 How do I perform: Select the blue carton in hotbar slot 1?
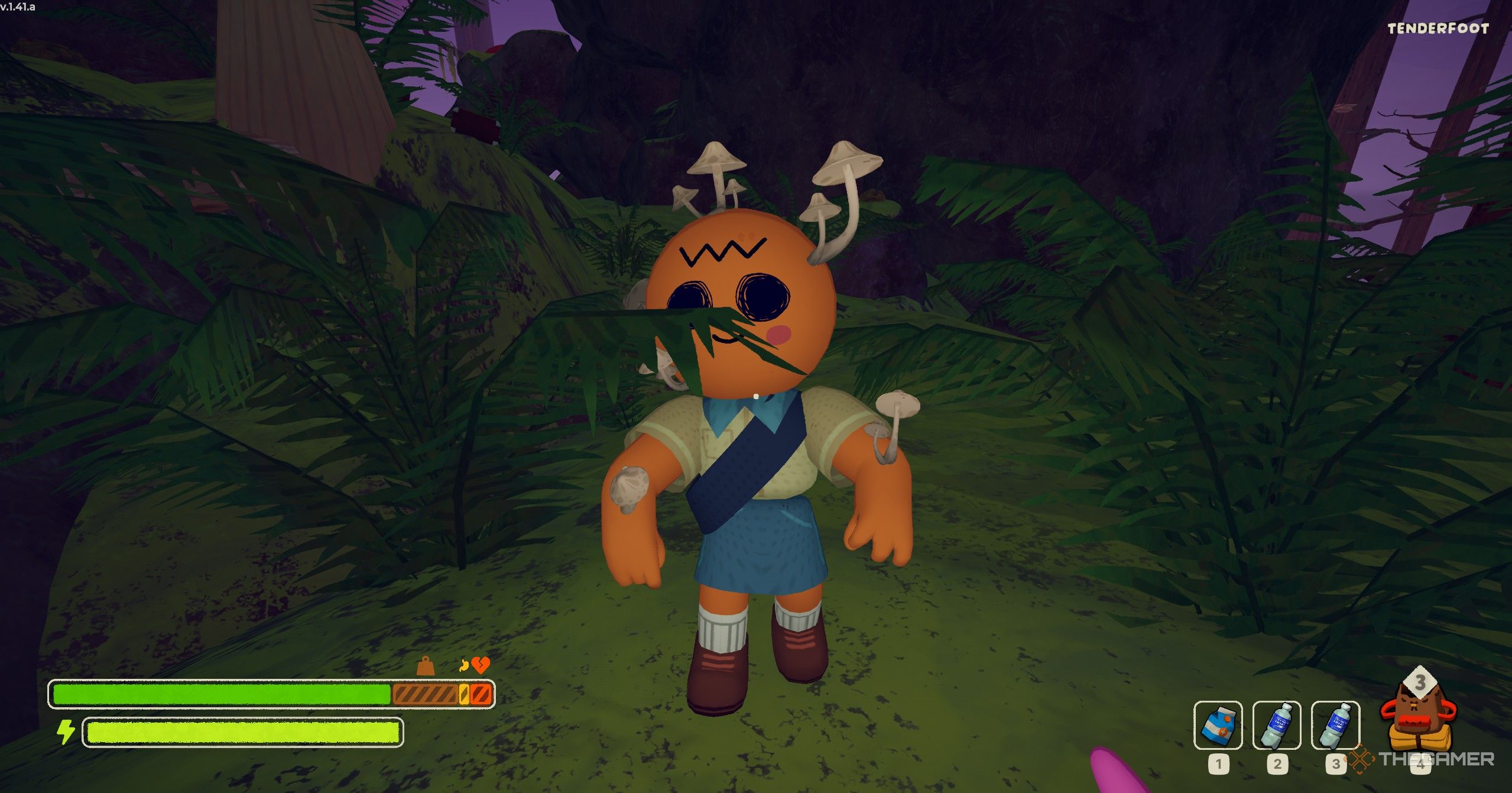click(1218, 725)
